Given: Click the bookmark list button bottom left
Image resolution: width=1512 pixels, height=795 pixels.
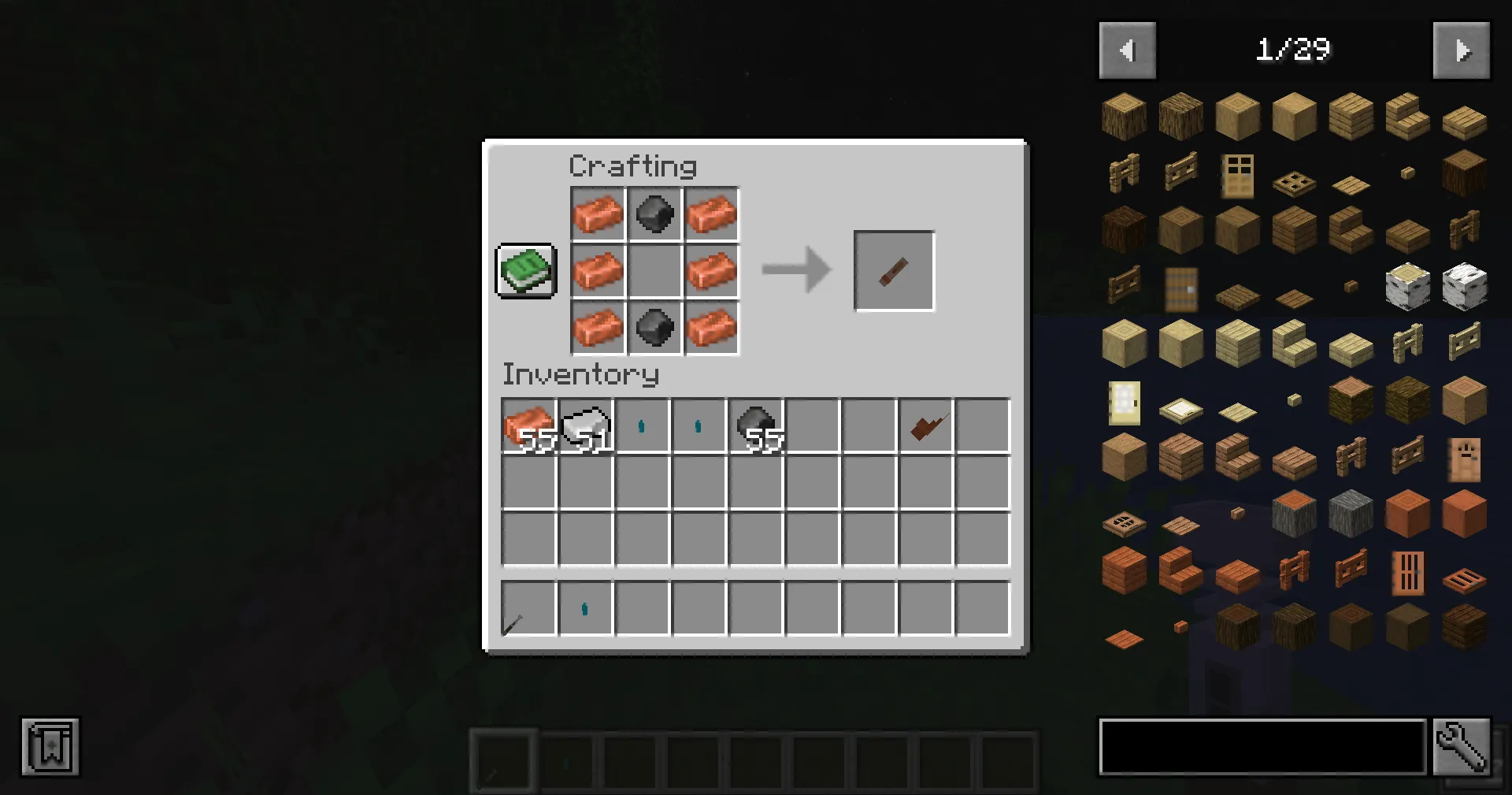Looking at the screenshot, I should pyautogui.click(x=50, y=746).
